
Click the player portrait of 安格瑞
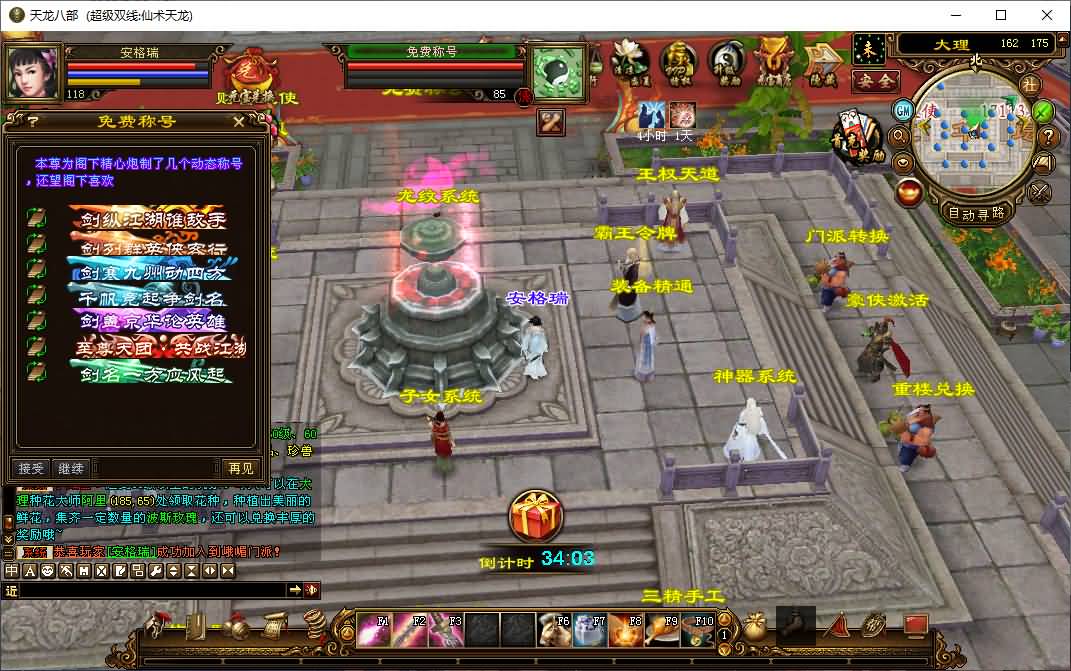tap(32, 71)
